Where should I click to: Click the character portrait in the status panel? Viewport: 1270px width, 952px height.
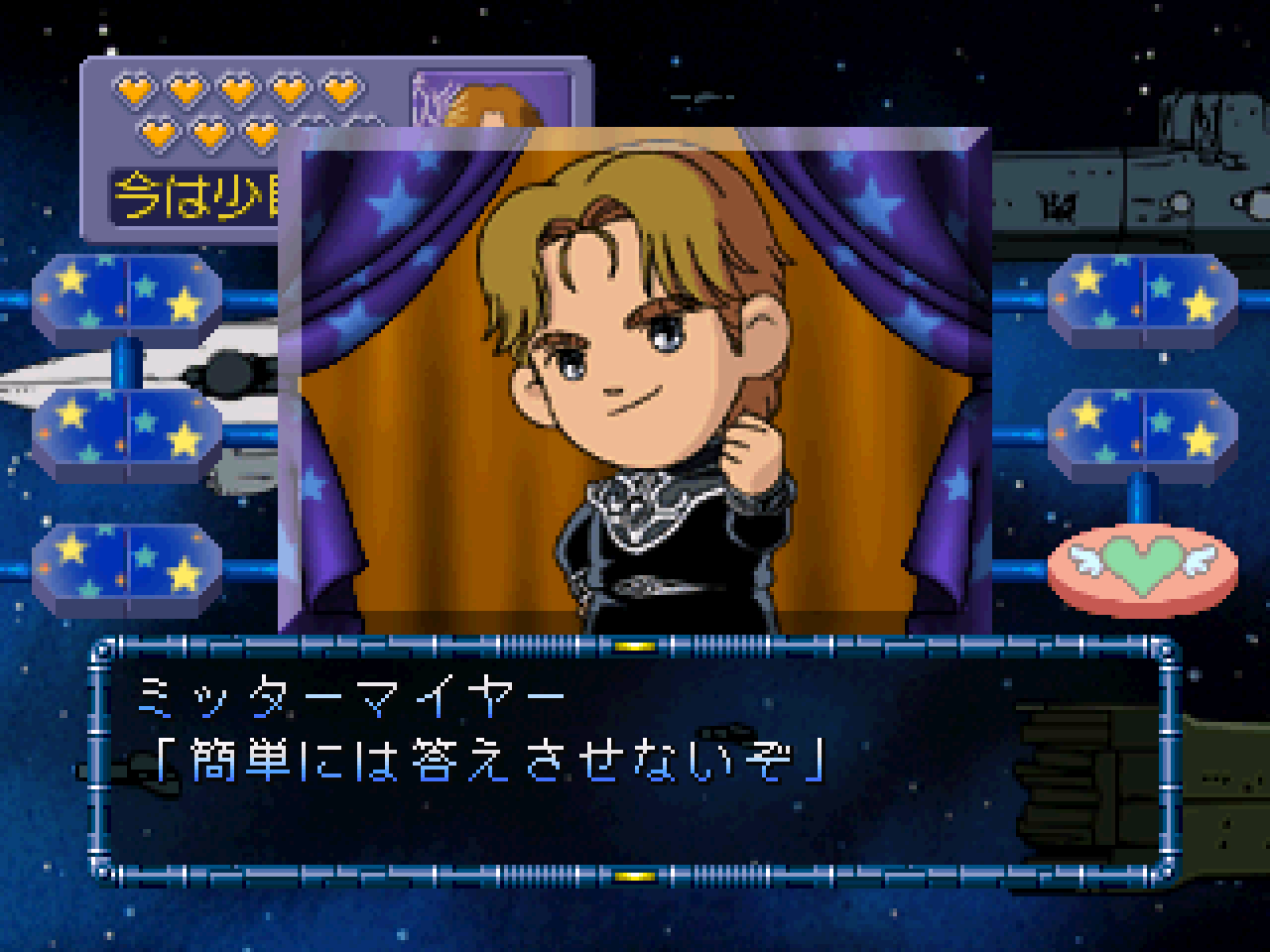click(492, 101)
